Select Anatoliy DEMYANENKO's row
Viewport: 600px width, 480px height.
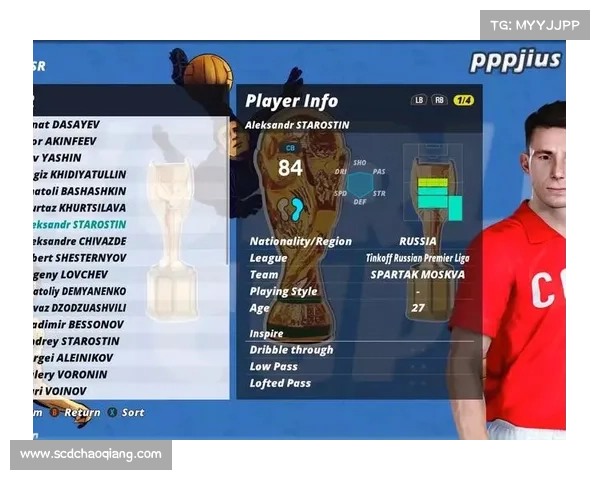coord(80,291)
